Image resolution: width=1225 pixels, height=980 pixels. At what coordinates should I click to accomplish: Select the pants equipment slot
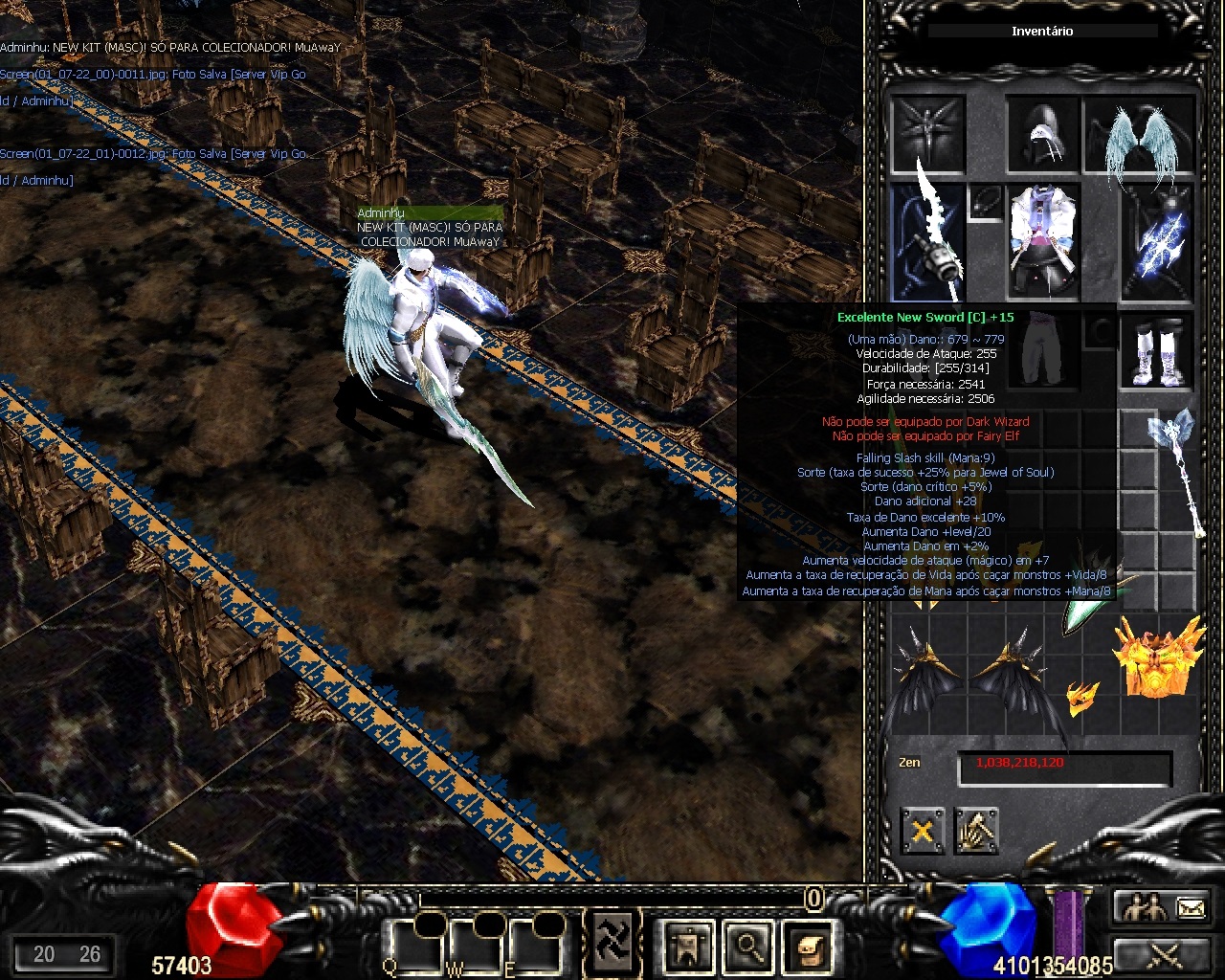coord(1043,350)
